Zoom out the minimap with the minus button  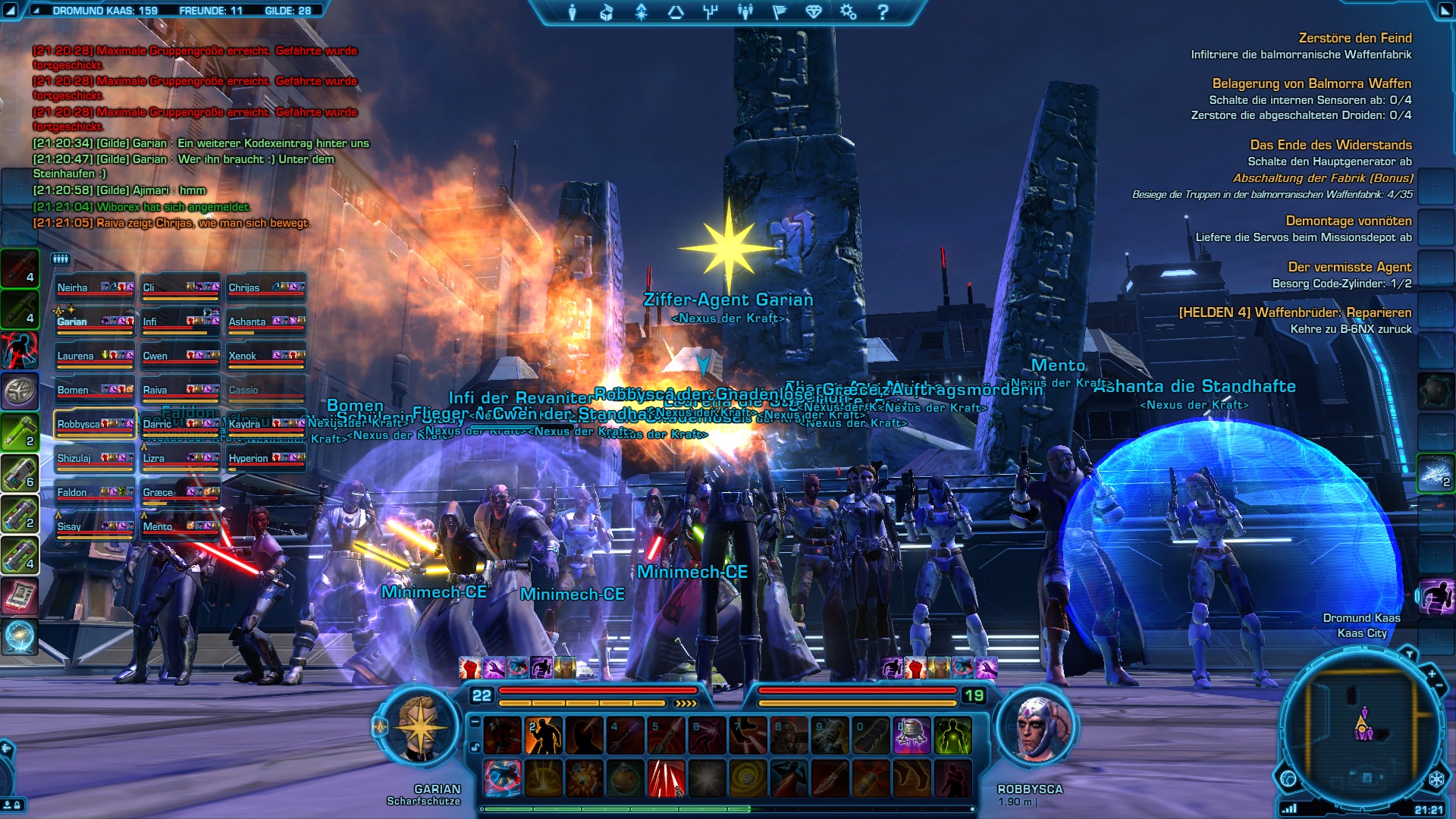tap(1439, 686)
